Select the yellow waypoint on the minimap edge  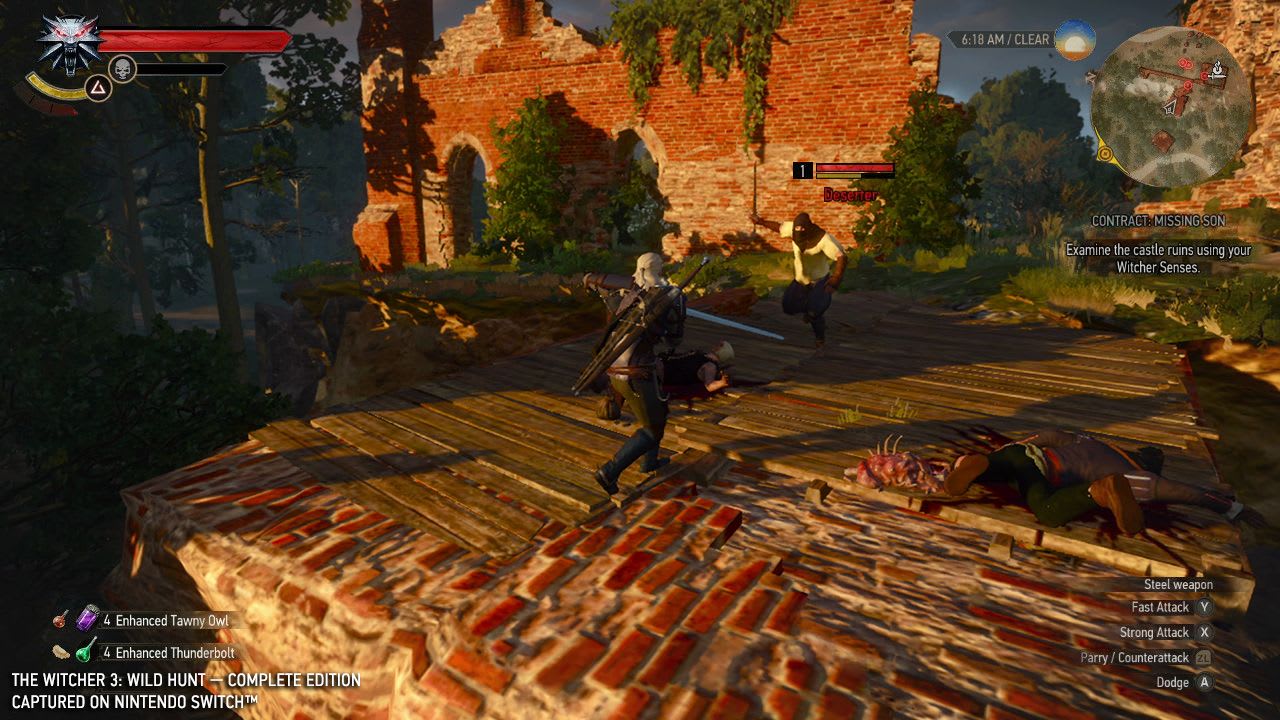tap(1106, 153)
